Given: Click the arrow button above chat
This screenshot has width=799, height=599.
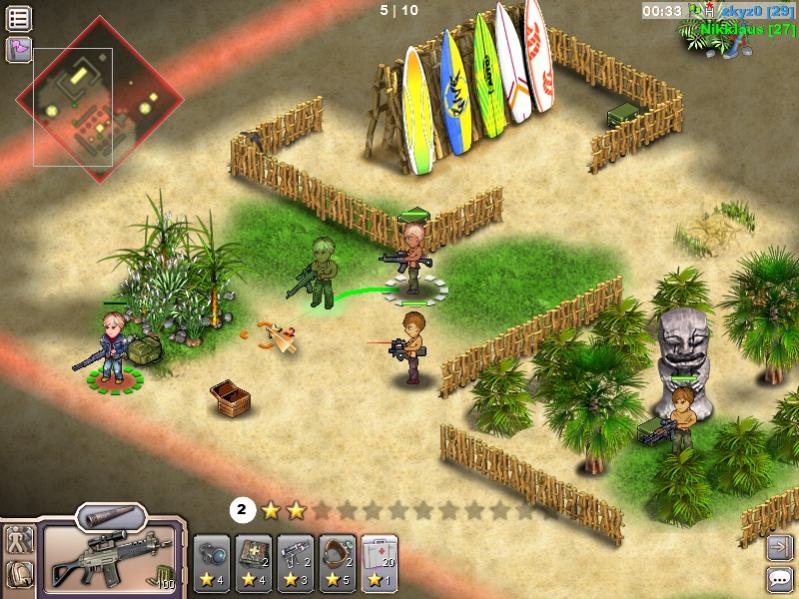Looking at the screenshot, I should [x=779, y=546].
